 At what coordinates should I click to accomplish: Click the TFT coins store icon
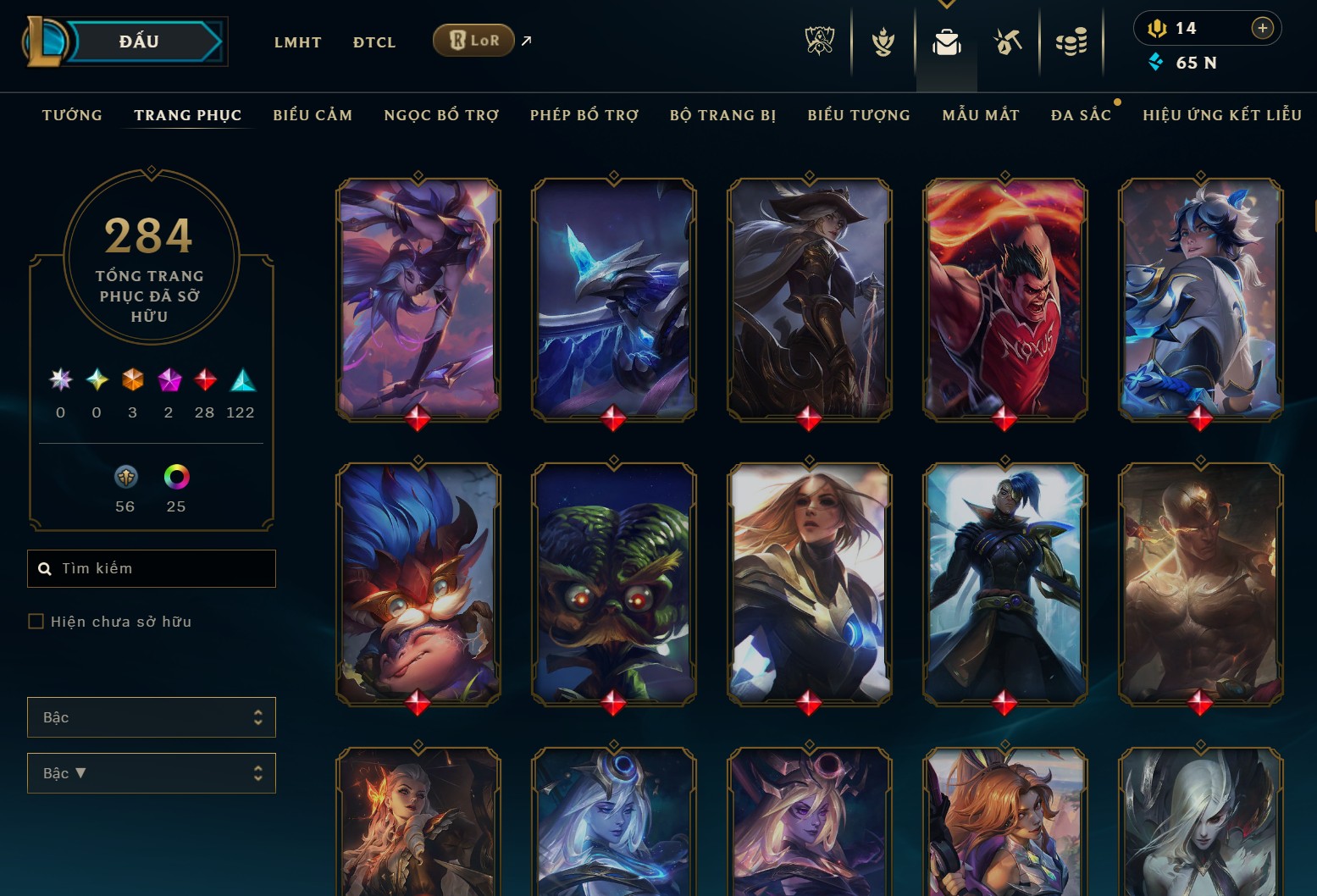(x=1071, y=41)
